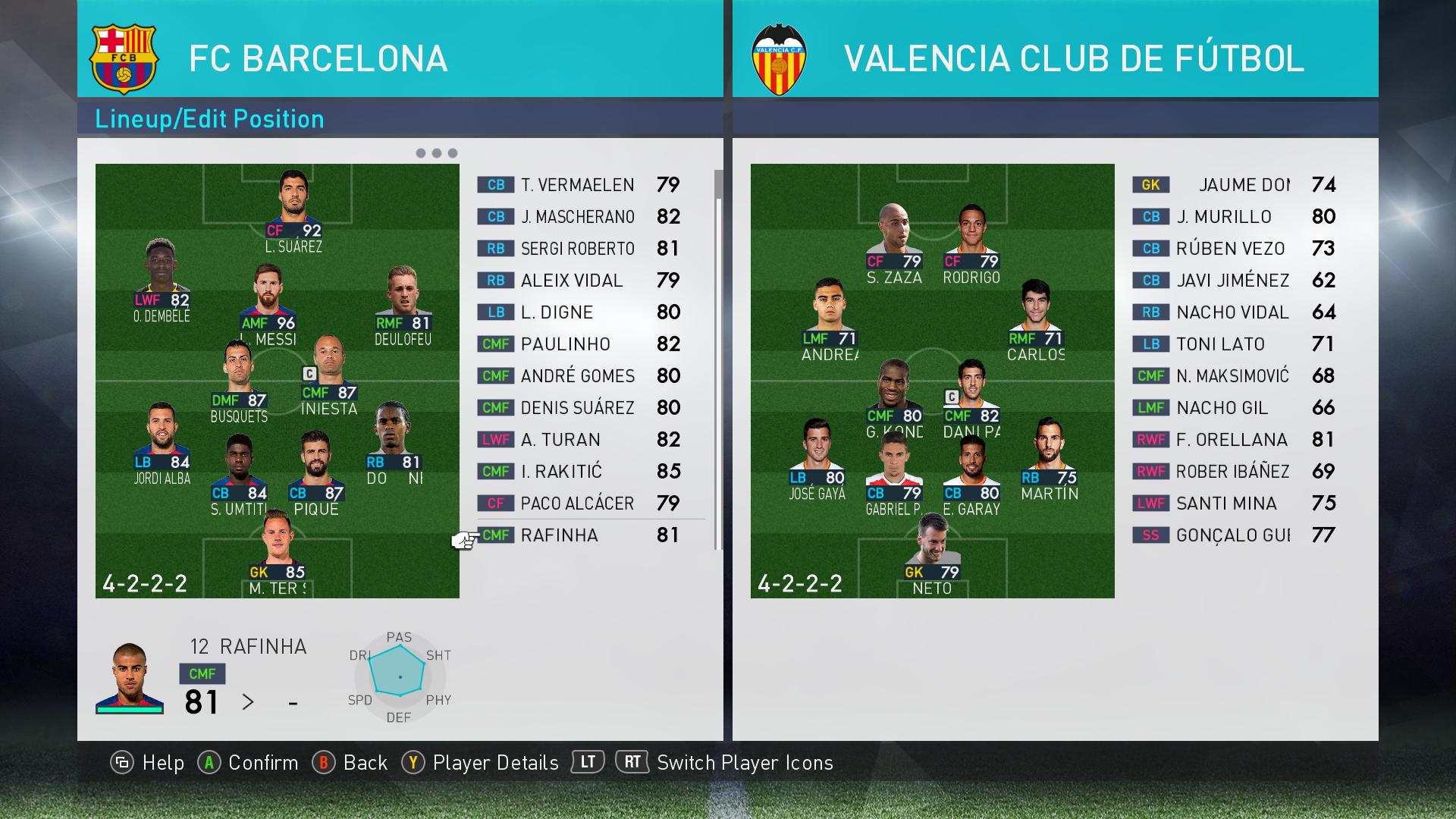Choose L. Digne from the substitutes
1456x819 pixels.
coord(577,312)
